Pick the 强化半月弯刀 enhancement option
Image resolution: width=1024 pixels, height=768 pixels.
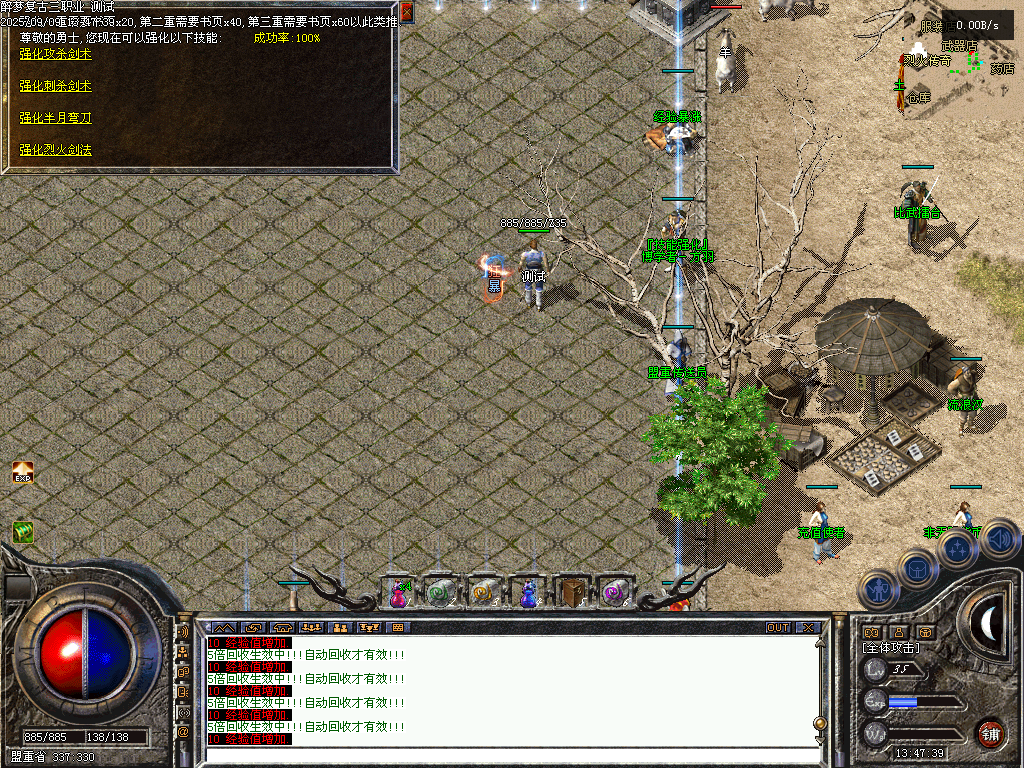click(x=55, y=118)
